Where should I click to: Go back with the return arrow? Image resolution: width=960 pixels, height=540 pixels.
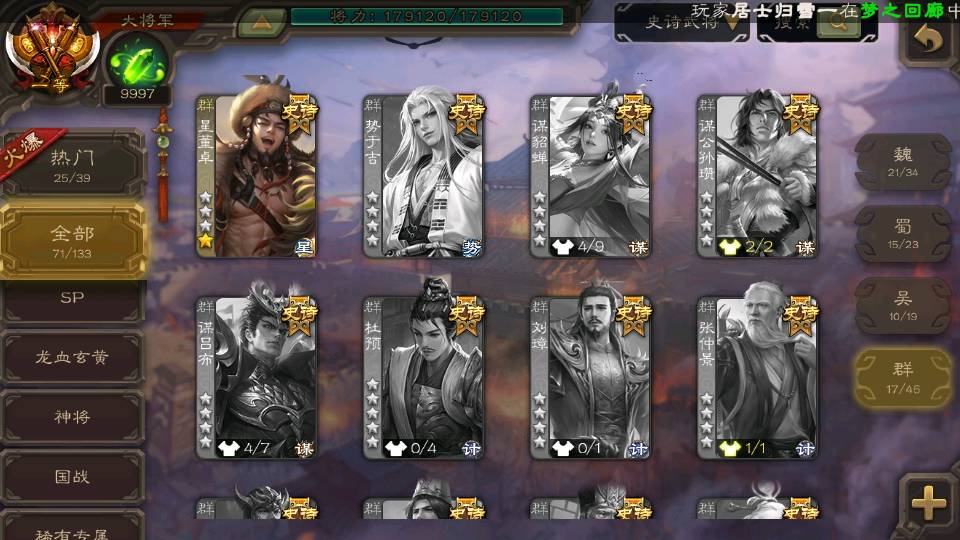coord(929,40)
